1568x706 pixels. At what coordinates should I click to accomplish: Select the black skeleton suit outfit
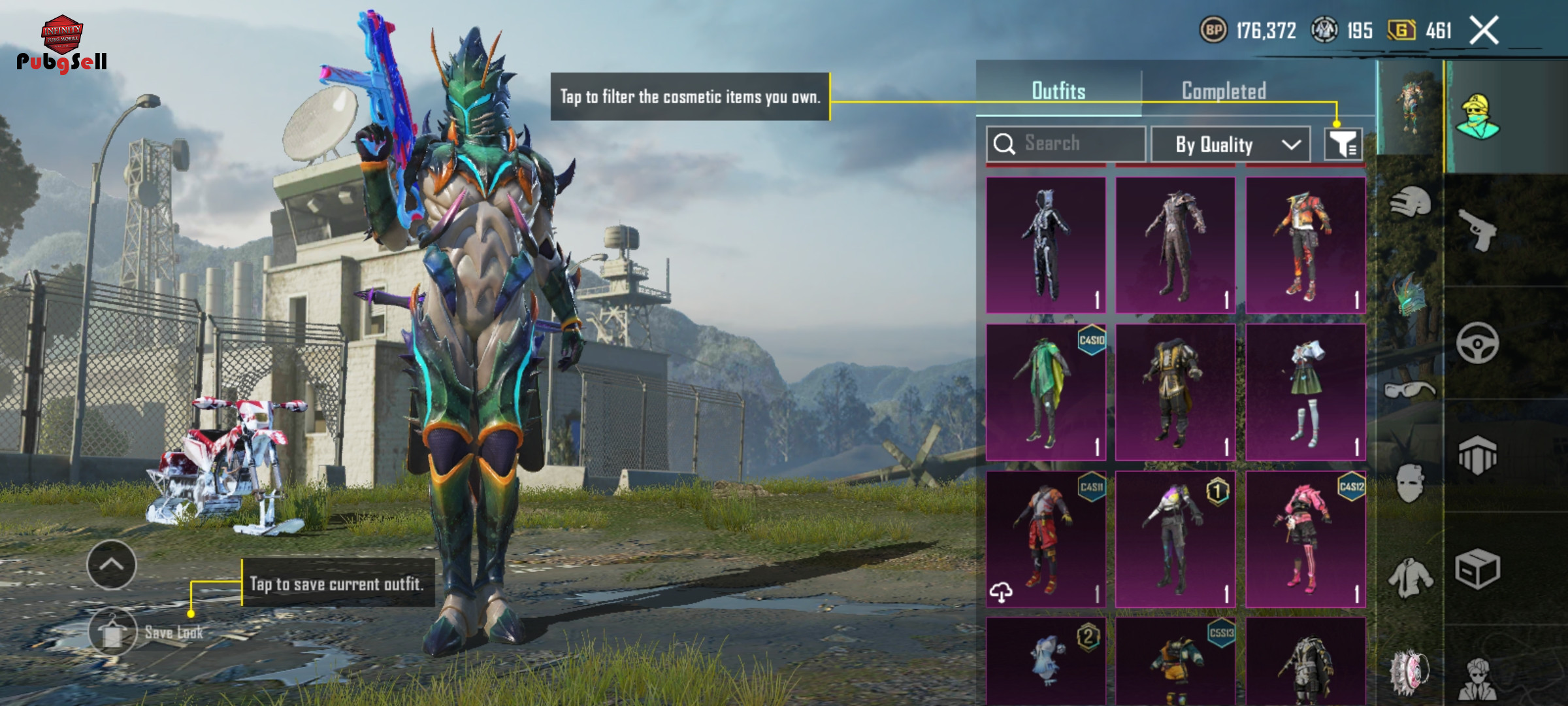coord(1045,245)
